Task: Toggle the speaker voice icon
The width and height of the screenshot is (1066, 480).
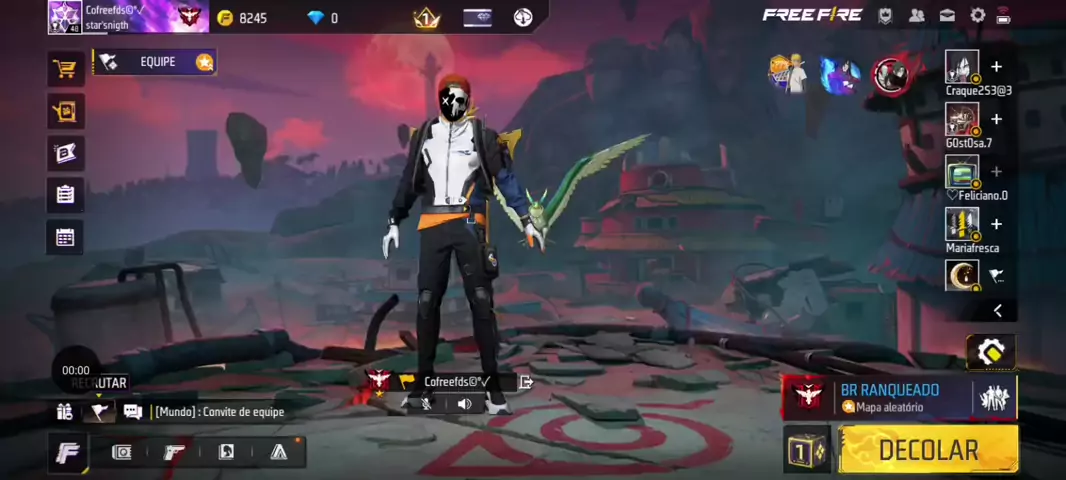Action: pyautogui.click(x=464, y=404)
